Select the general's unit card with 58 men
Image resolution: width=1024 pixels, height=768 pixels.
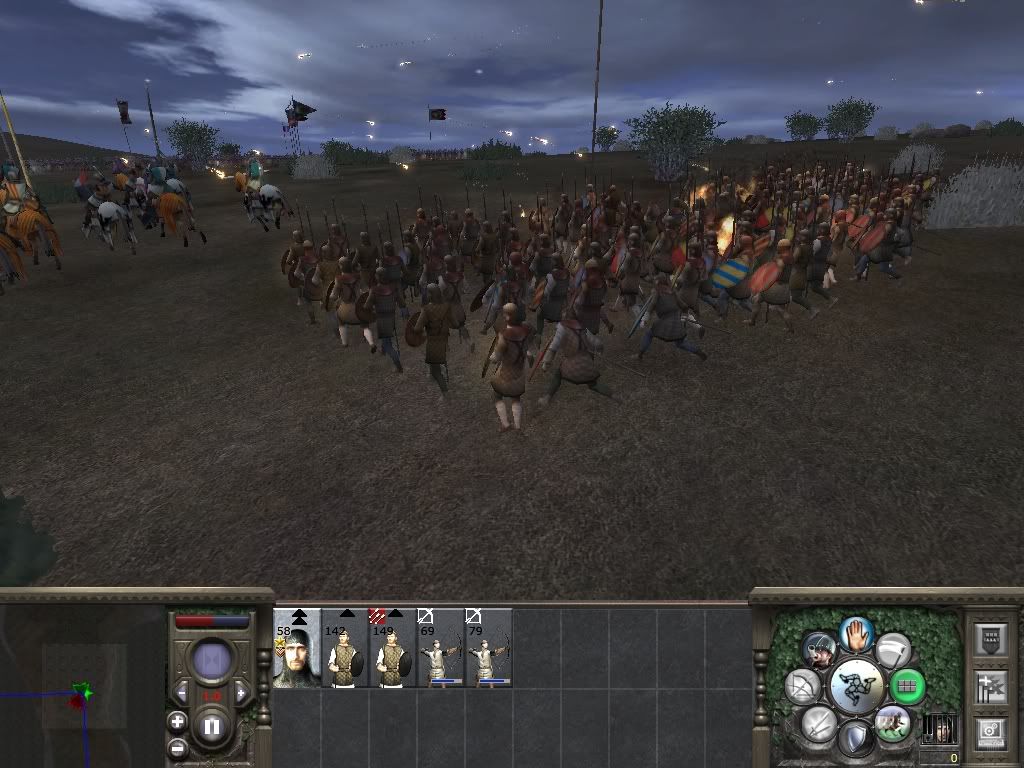(297, 648)
